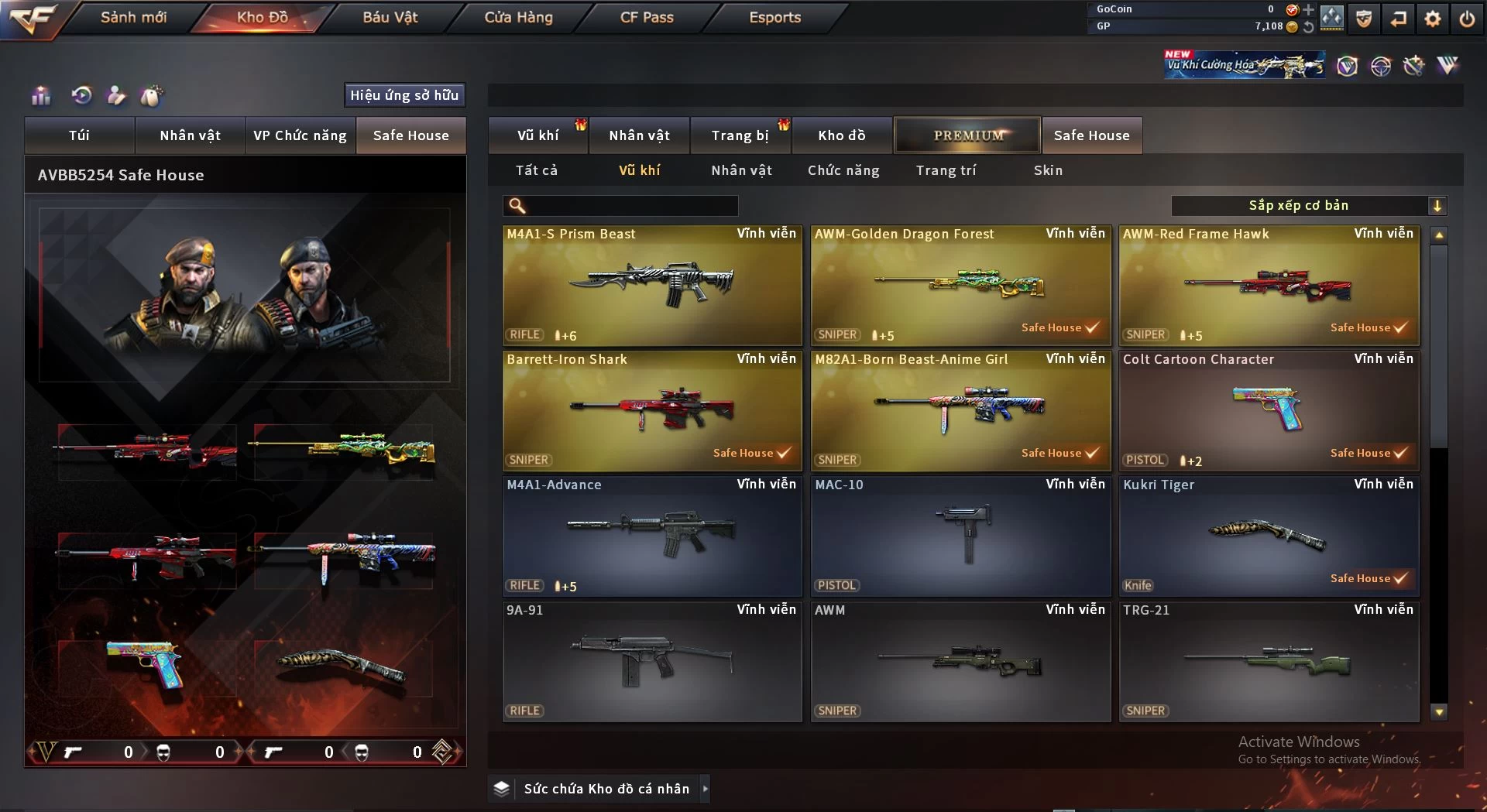Select the M4A1-S Prism Beast card
1487x812 pixels.
tap(652, 285)
